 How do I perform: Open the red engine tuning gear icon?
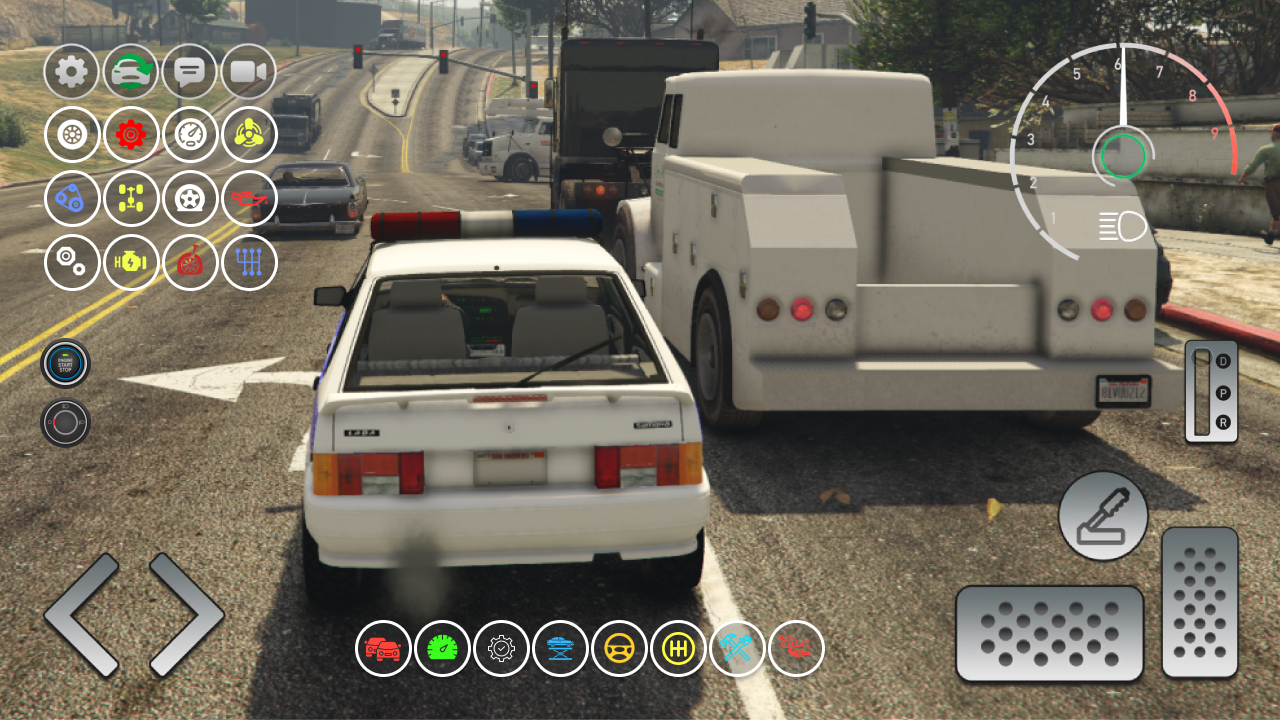[130, 135]
